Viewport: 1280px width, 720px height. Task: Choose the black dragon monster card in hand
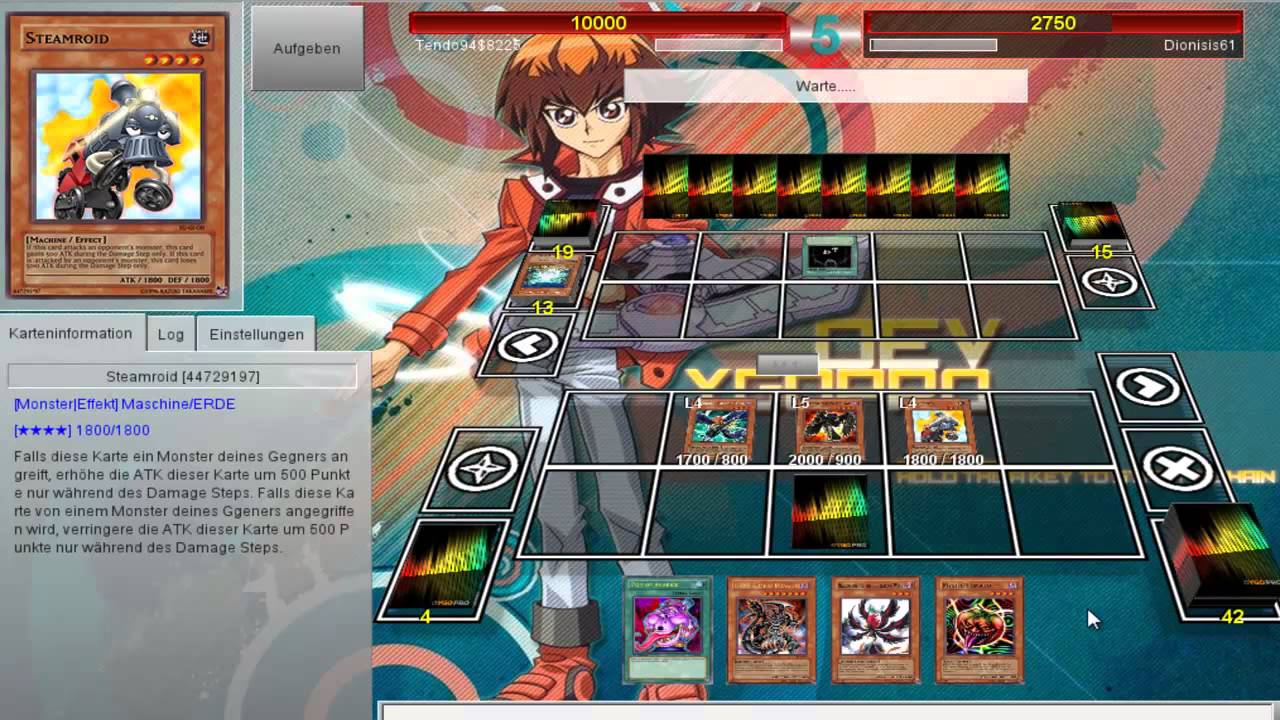(x=771, y=628)
